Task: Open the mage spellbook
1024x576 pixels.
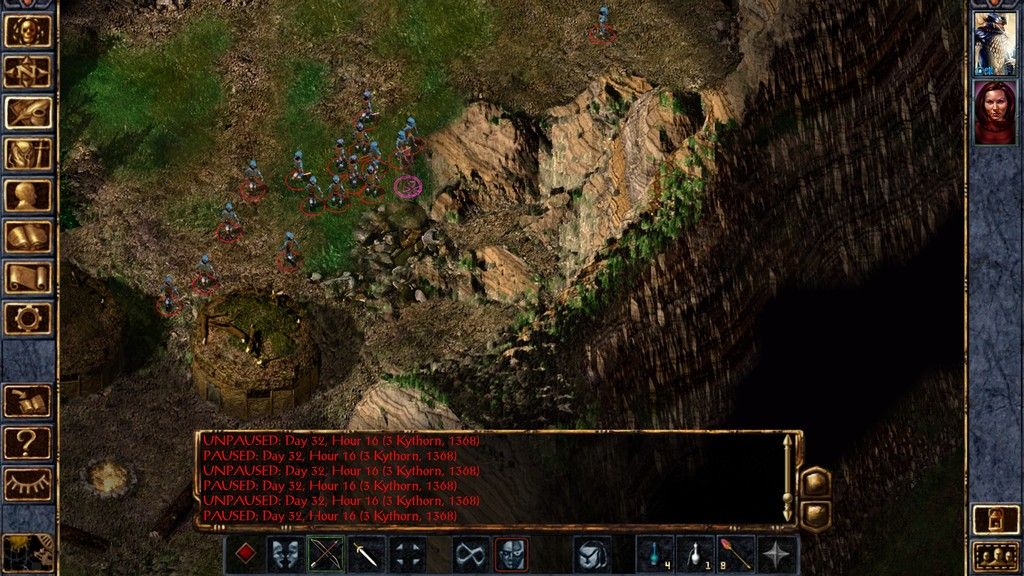Action: pyautogui.click(x=28, y=236)
